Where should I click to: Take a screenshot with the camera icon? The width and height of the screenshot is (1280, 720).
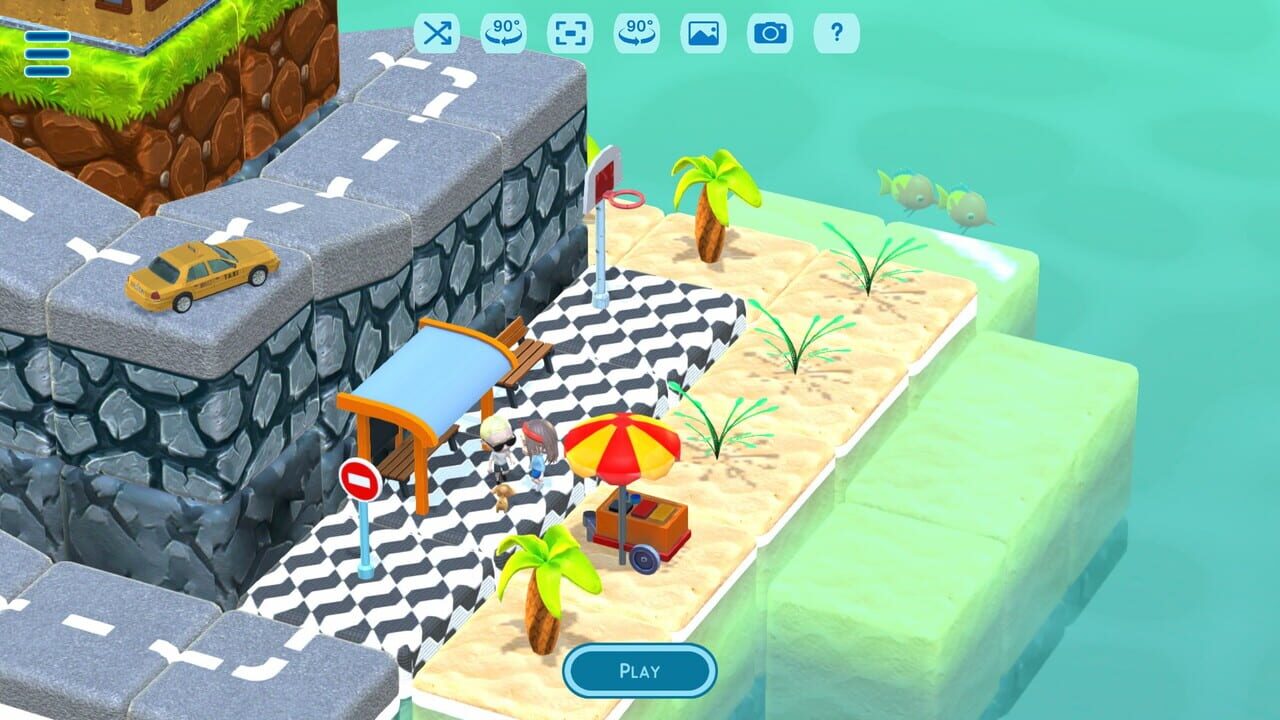771,33
